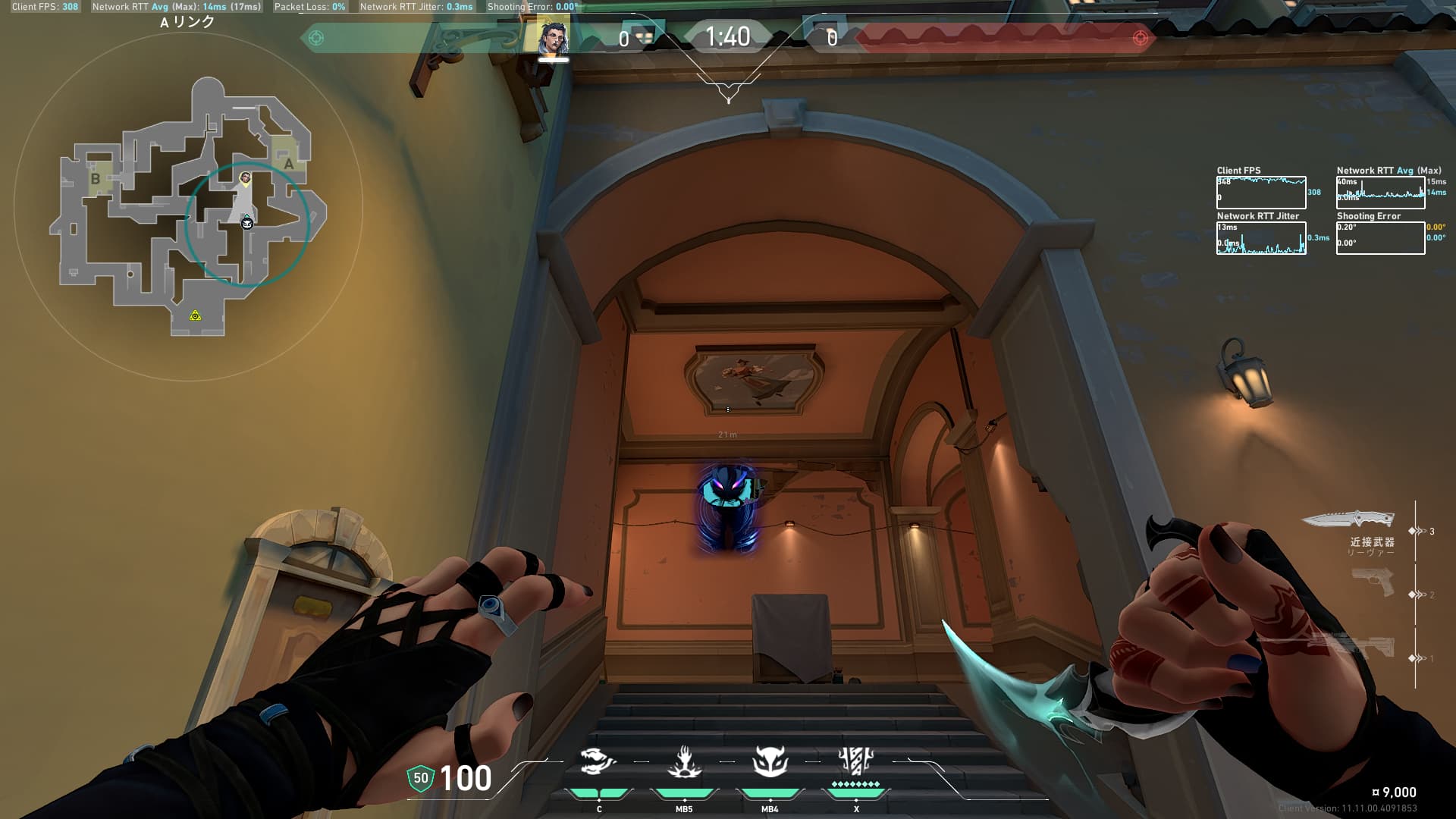Click the Network RTT Jitter graph
Image resolution: width=1456 pixels, height=819 pixels.
[x=1261, y=238]
